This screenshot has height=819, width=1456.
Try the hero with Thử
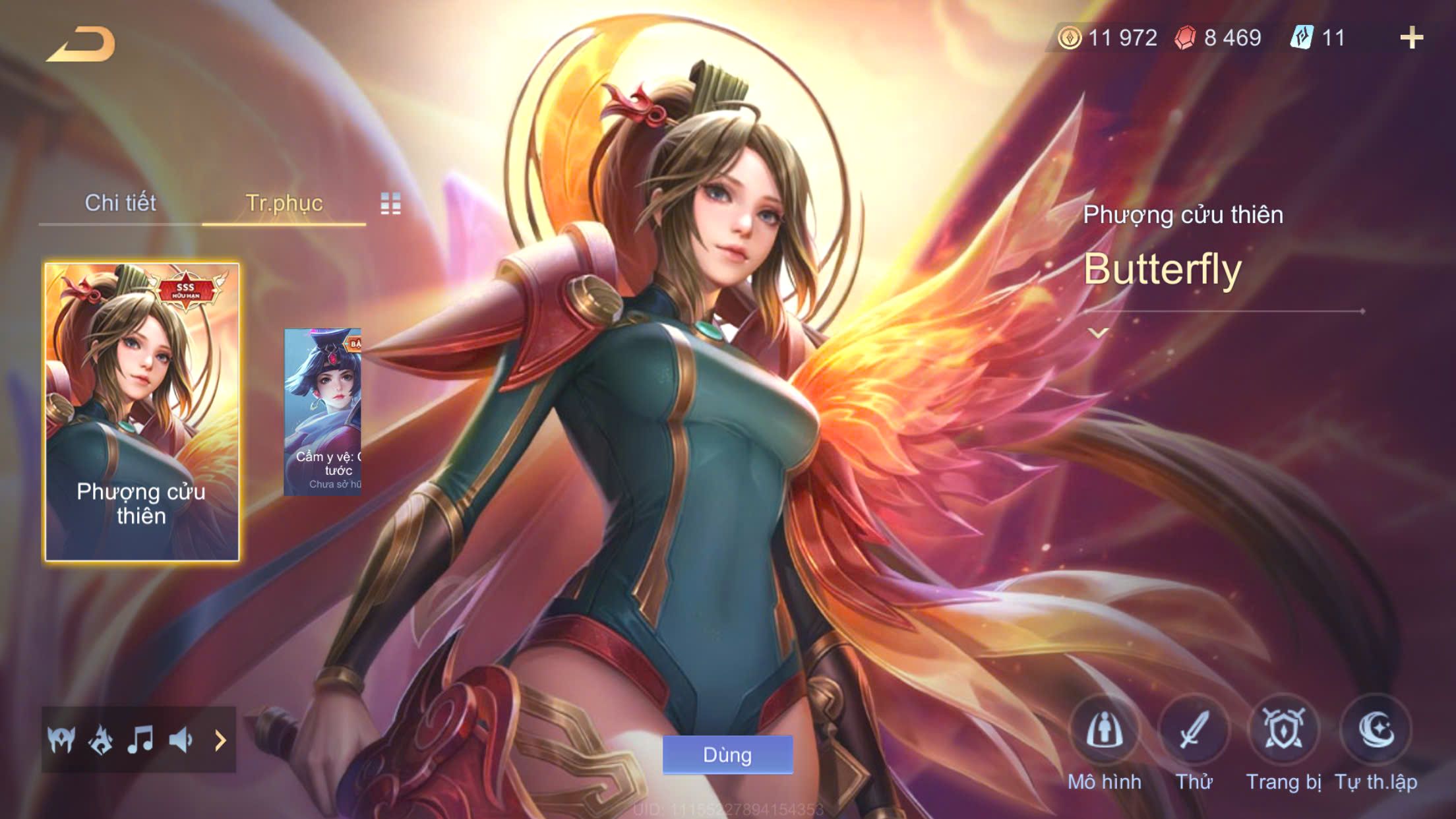pos(1194,731)
